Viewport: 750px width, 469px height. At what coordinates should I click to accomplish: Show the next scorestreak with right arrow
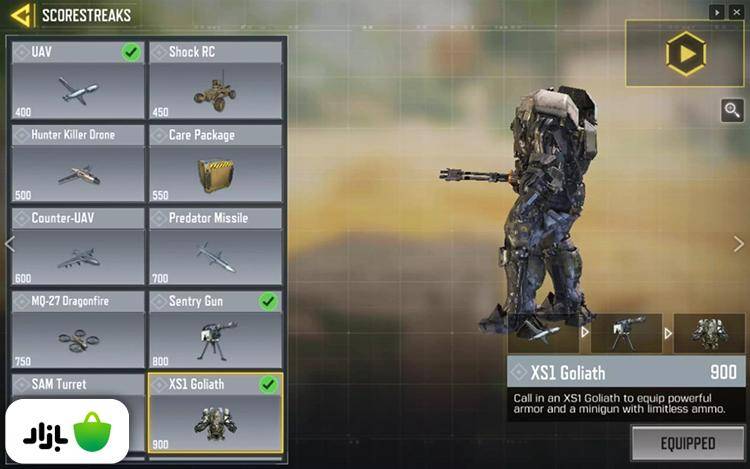pos(739,244)
